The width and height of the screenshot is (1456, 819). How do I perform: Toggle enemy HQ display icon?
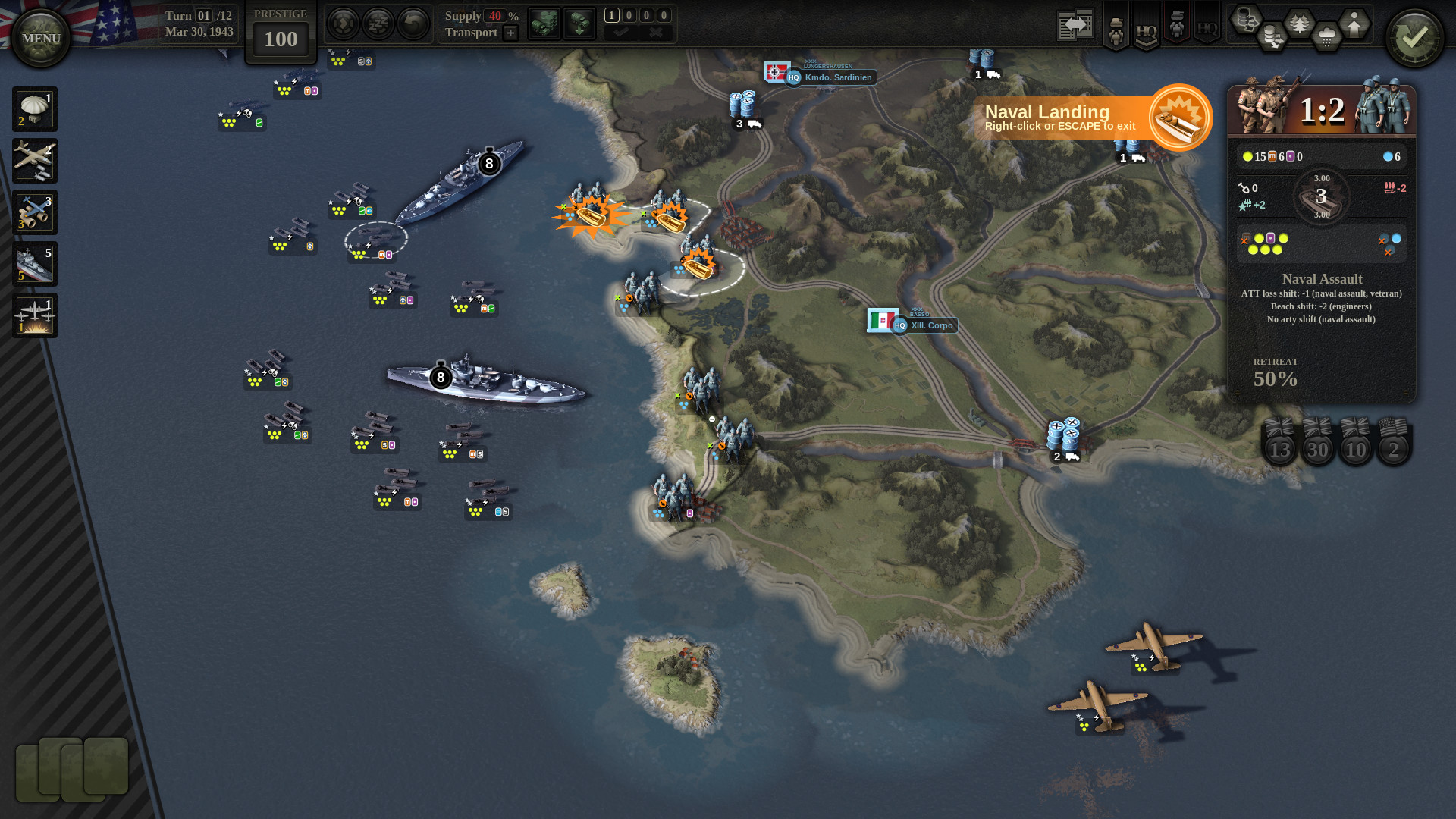pyautogui.click(x=1207, y=28)
